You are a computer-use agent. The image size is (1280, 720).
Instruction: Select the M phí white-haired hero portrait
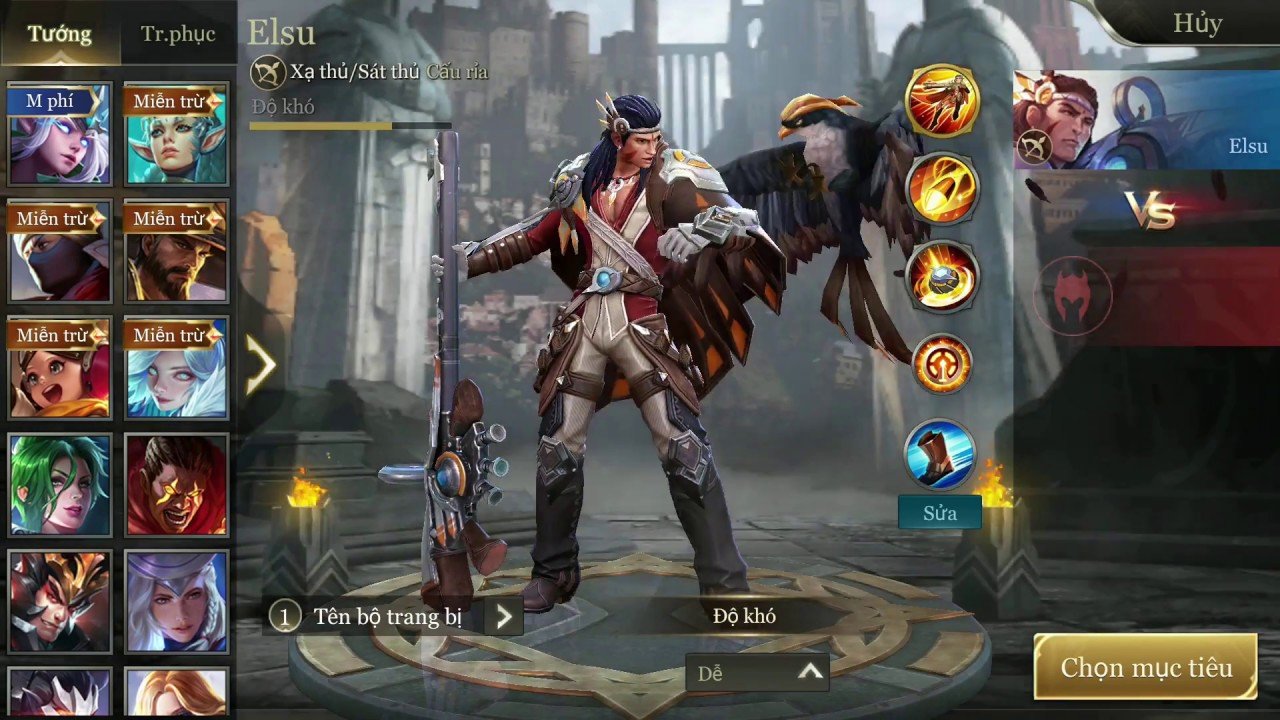pos(59,137)
